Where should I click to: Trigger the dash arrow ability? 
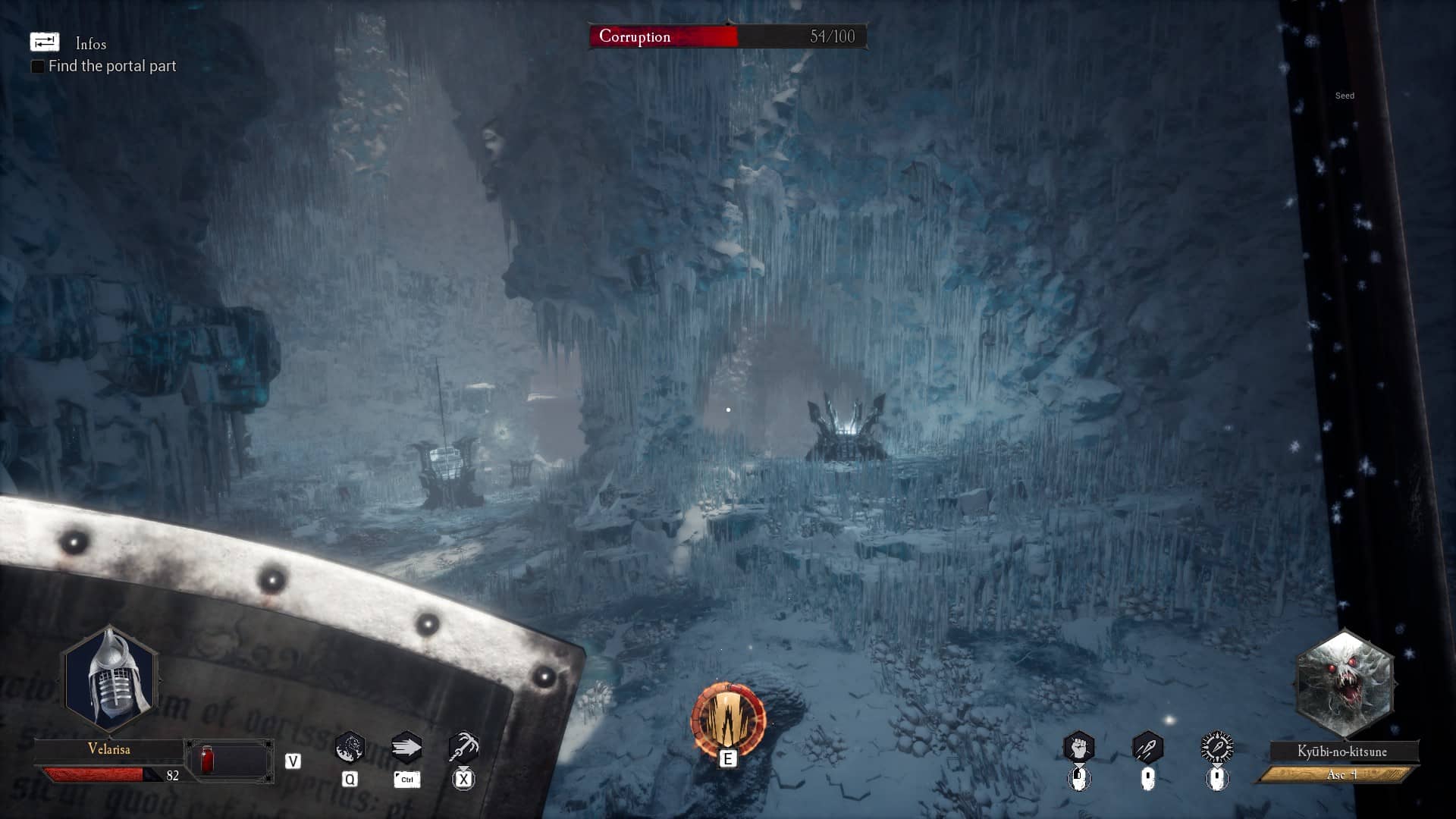pos(406,748)
